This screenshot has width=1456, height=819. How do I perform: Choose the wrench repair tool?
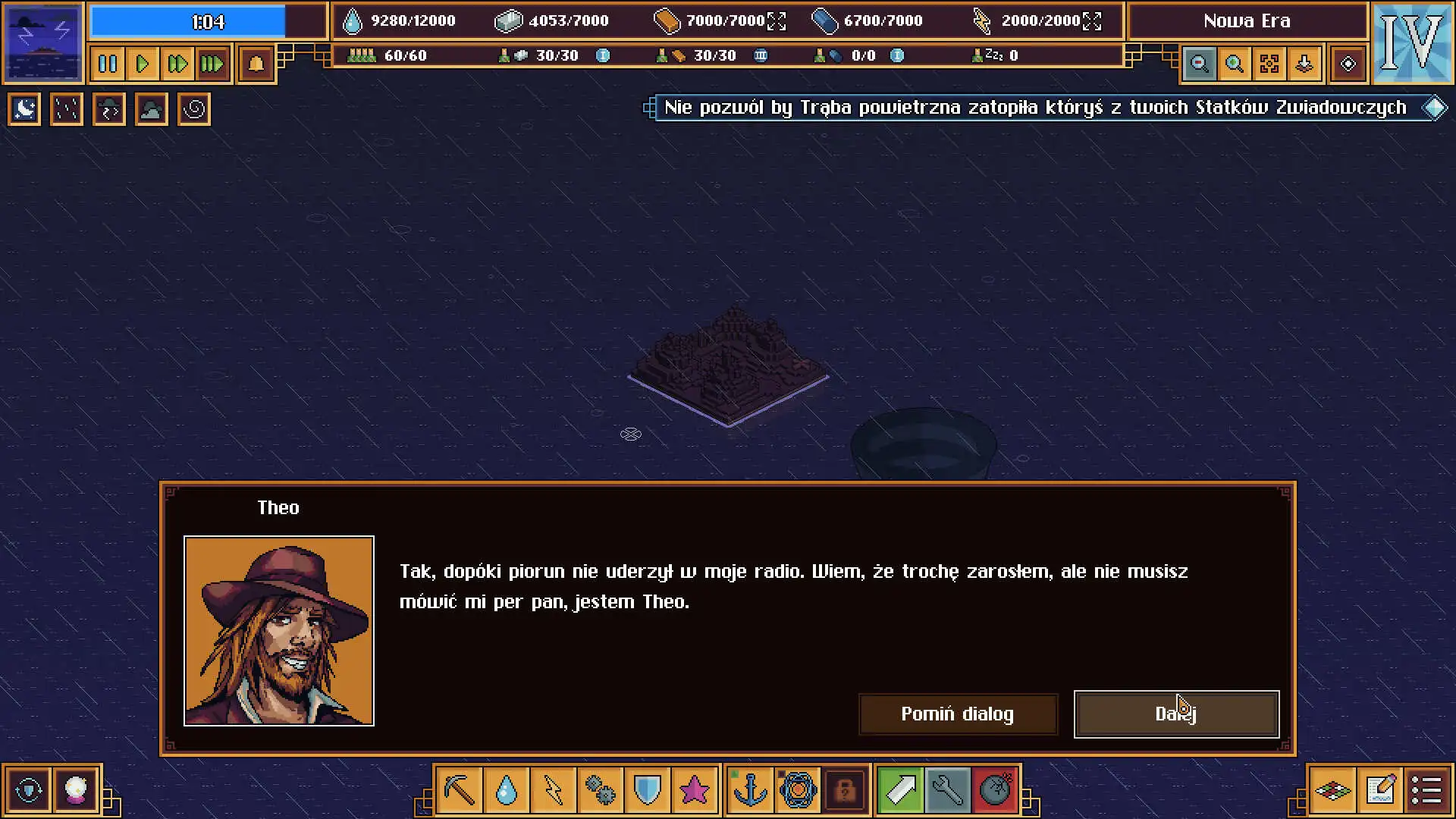point(947,790)
